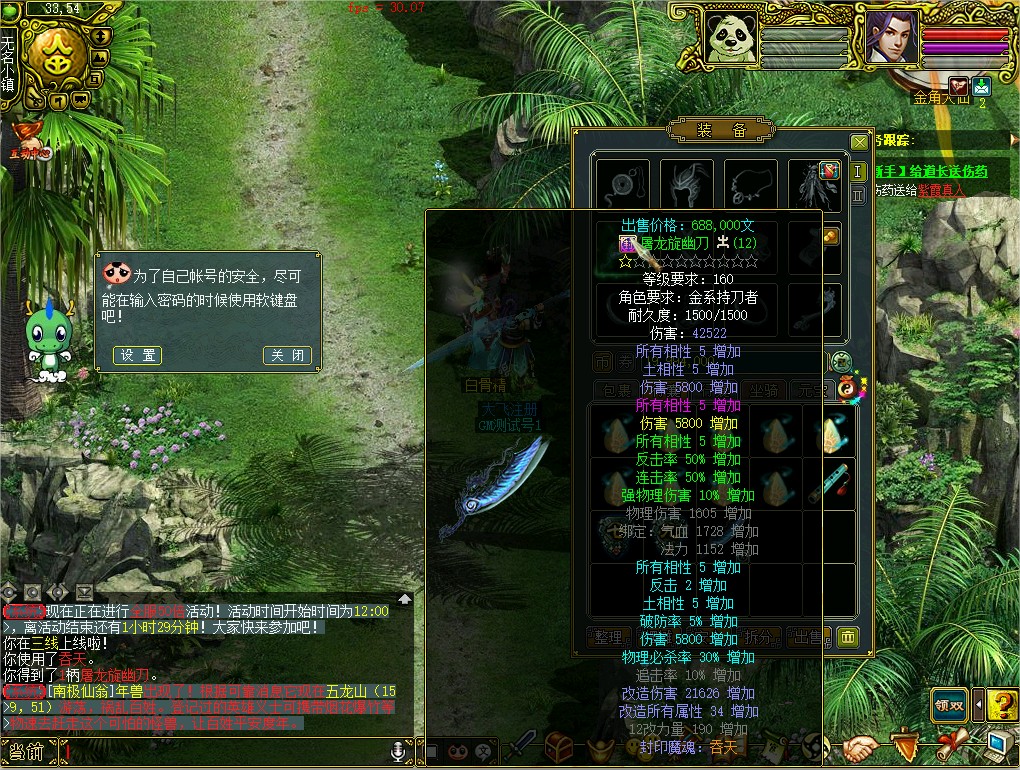The image size is (1020, 770).
Task: Close the 装备 equipment window
Action: 859,142
